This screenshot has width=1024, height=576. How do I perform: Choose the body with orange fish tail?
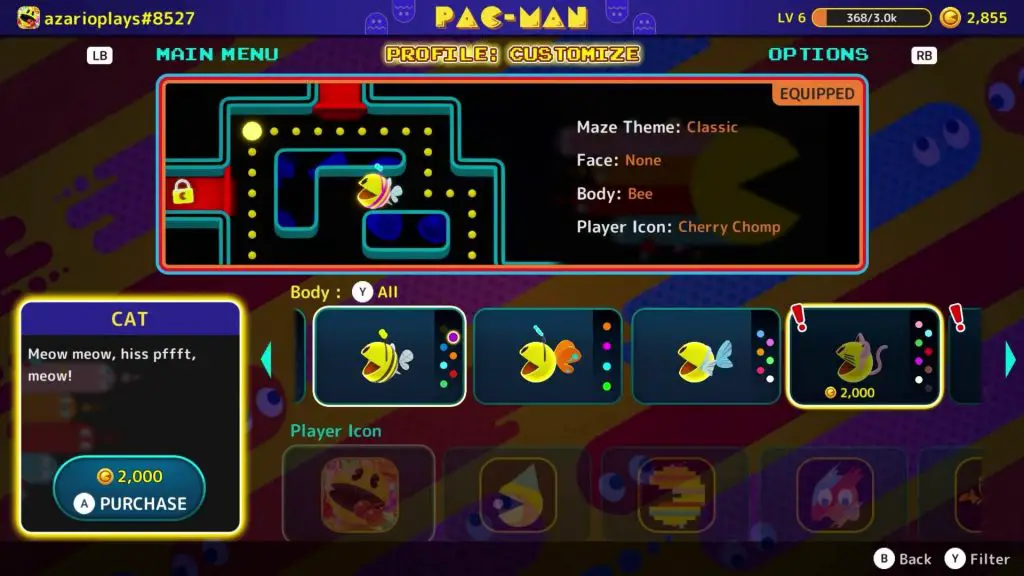point(547,356)
